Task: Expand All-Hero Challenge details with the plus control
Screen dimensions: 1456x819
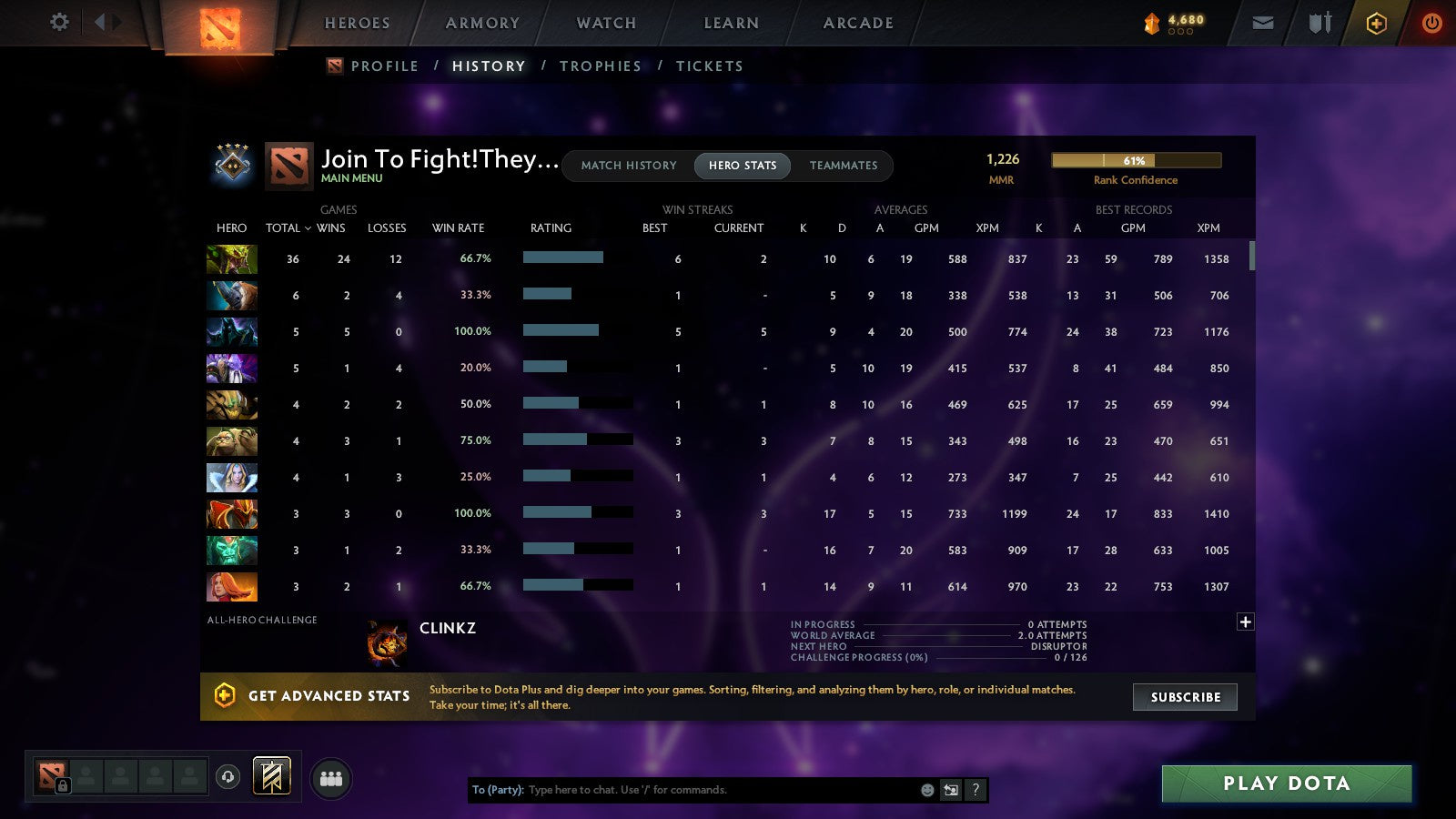Action: (1244, 621)
